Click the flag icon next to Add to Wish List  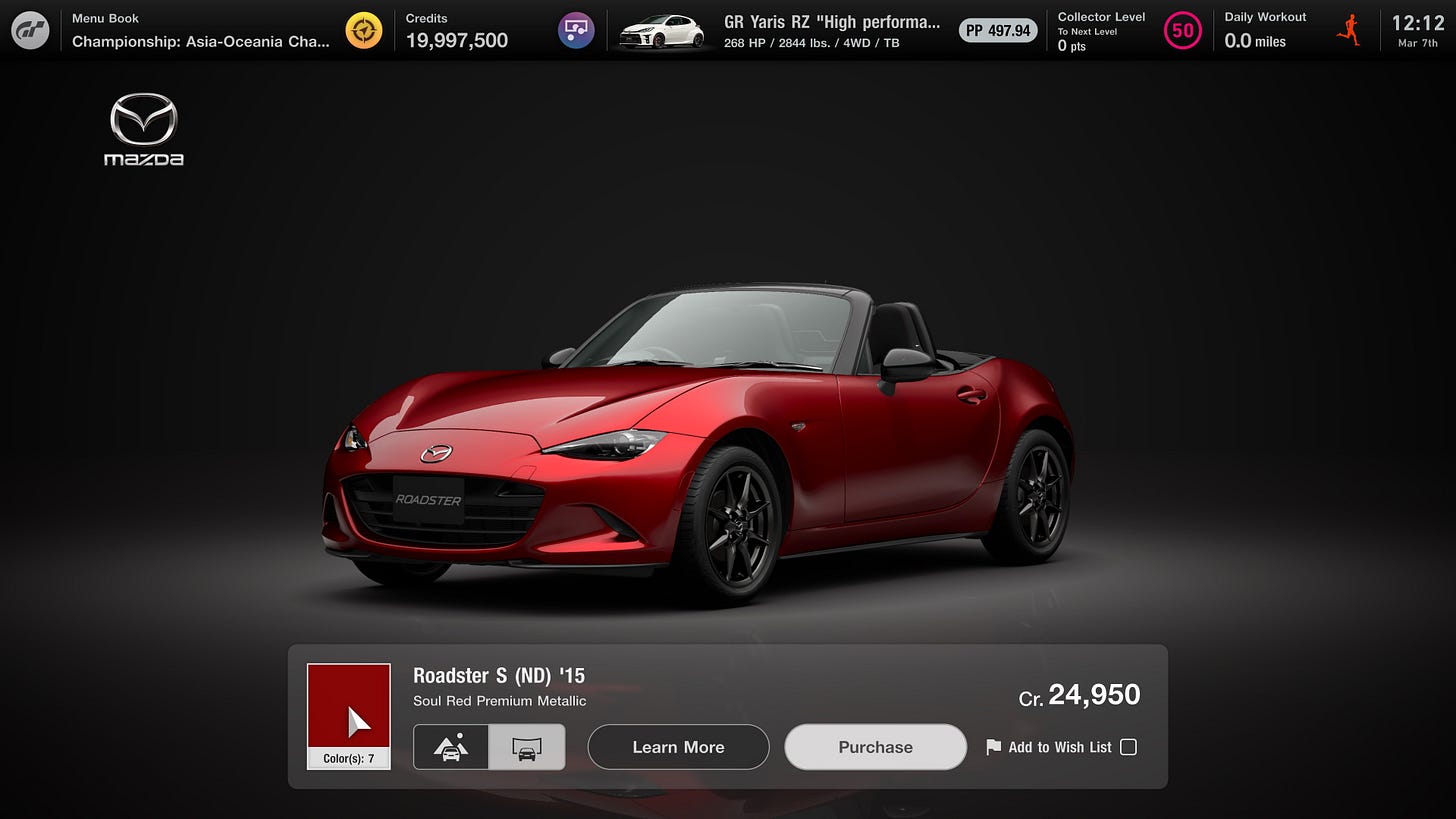coord(992,747)
